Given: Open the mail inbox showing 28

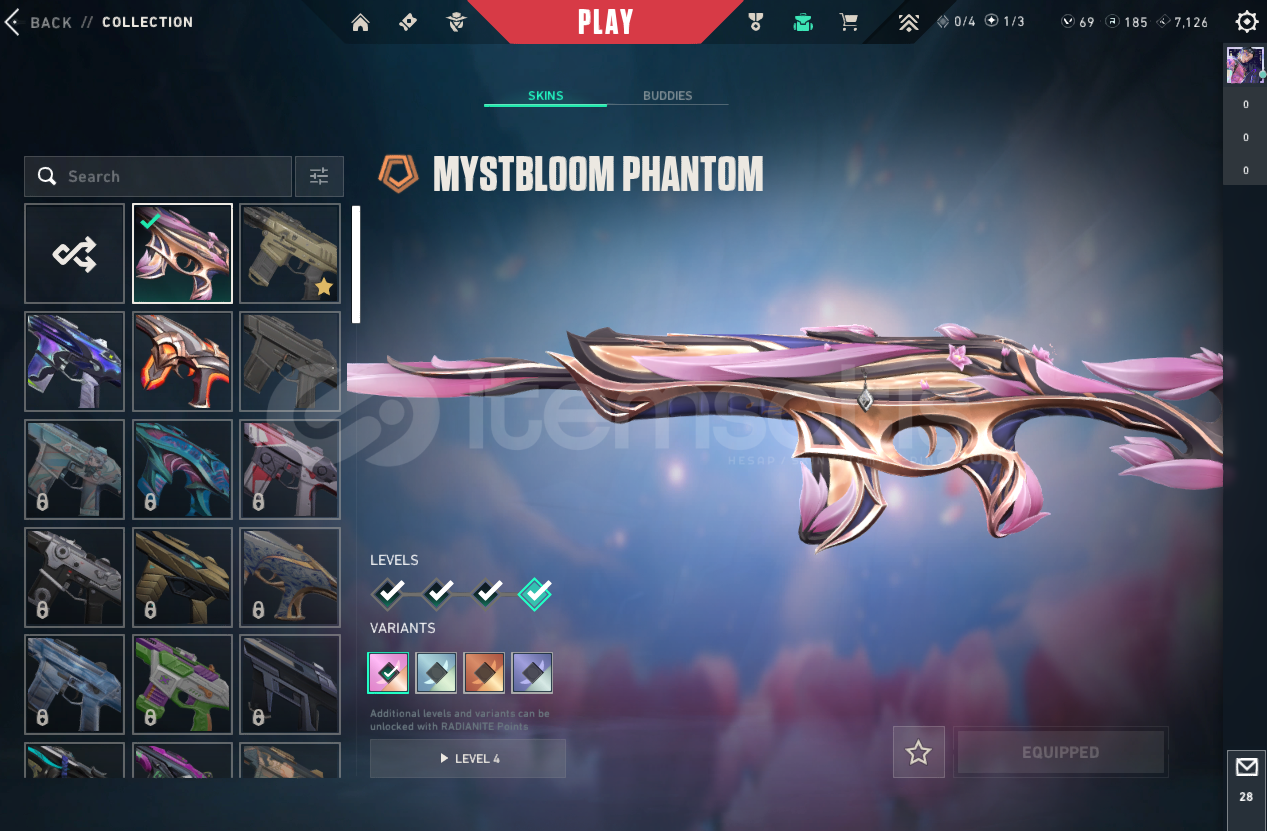Looking at the screenshot, I should (x=1246, y=777).
